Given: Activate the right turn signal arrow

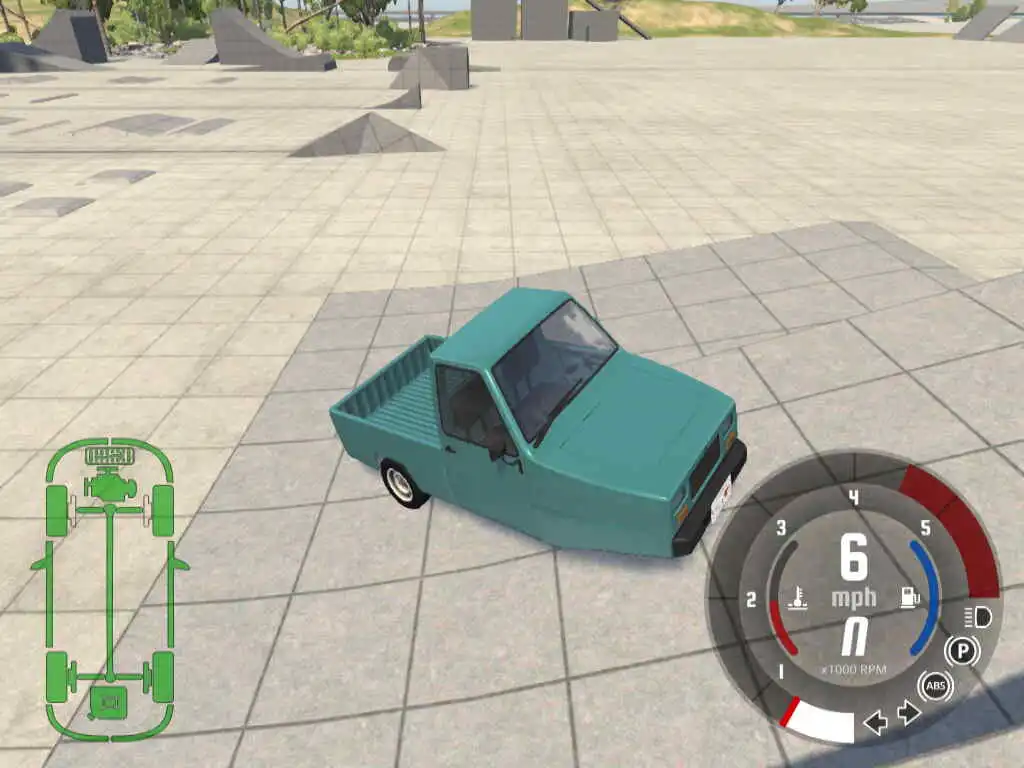Looking at the screenshot, I should click(908, 712).
